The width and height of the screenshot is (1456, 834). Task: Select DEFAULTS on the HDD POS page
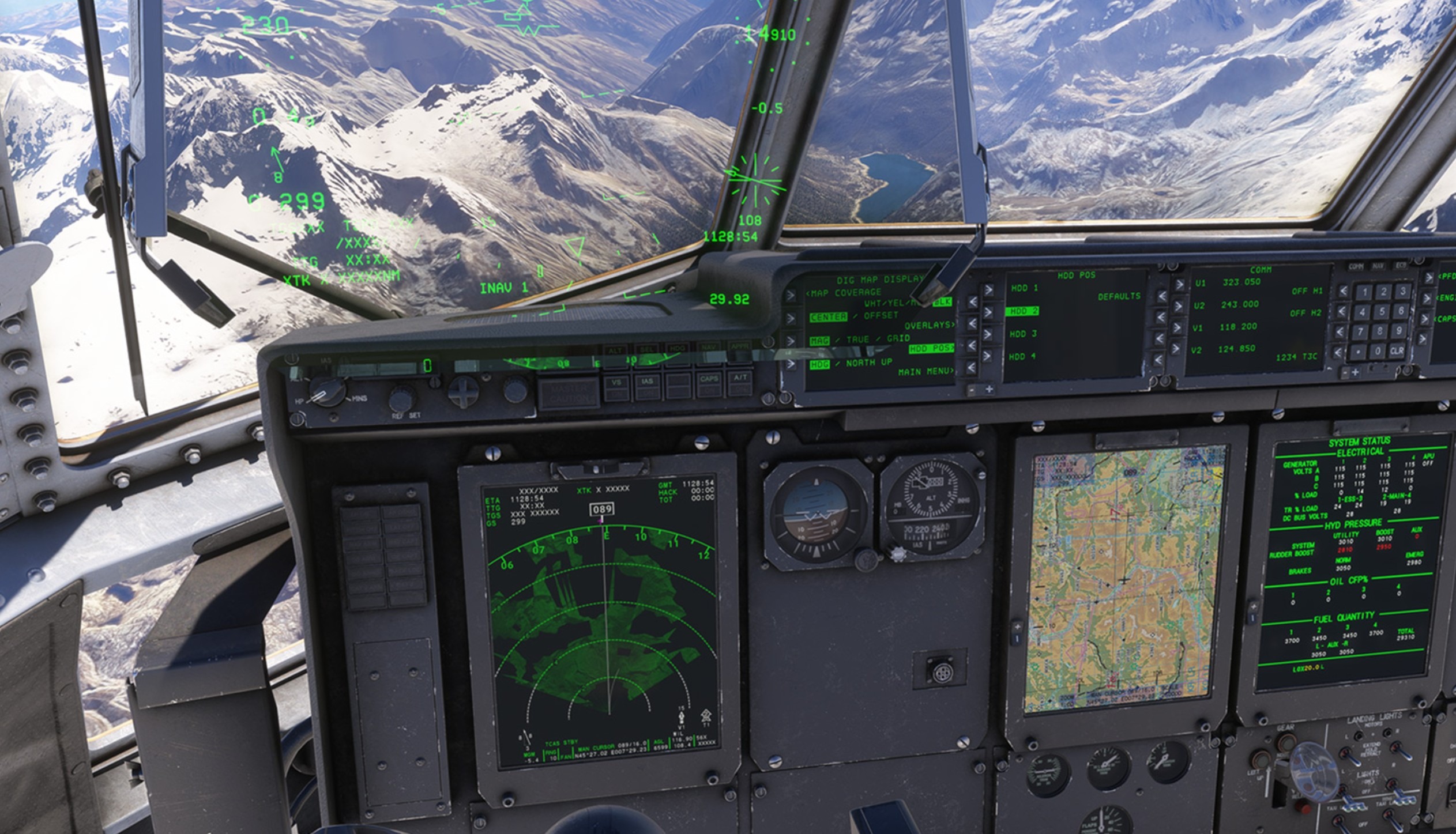tap(1162, 296)
